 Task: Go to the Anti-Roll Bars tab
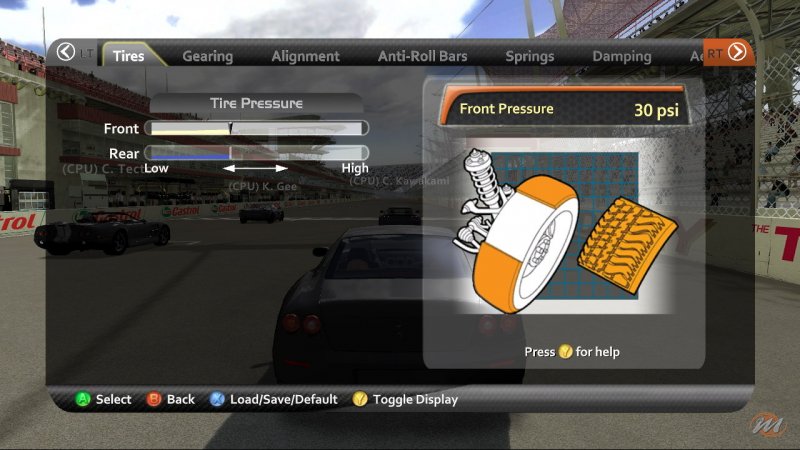[423, 56]
